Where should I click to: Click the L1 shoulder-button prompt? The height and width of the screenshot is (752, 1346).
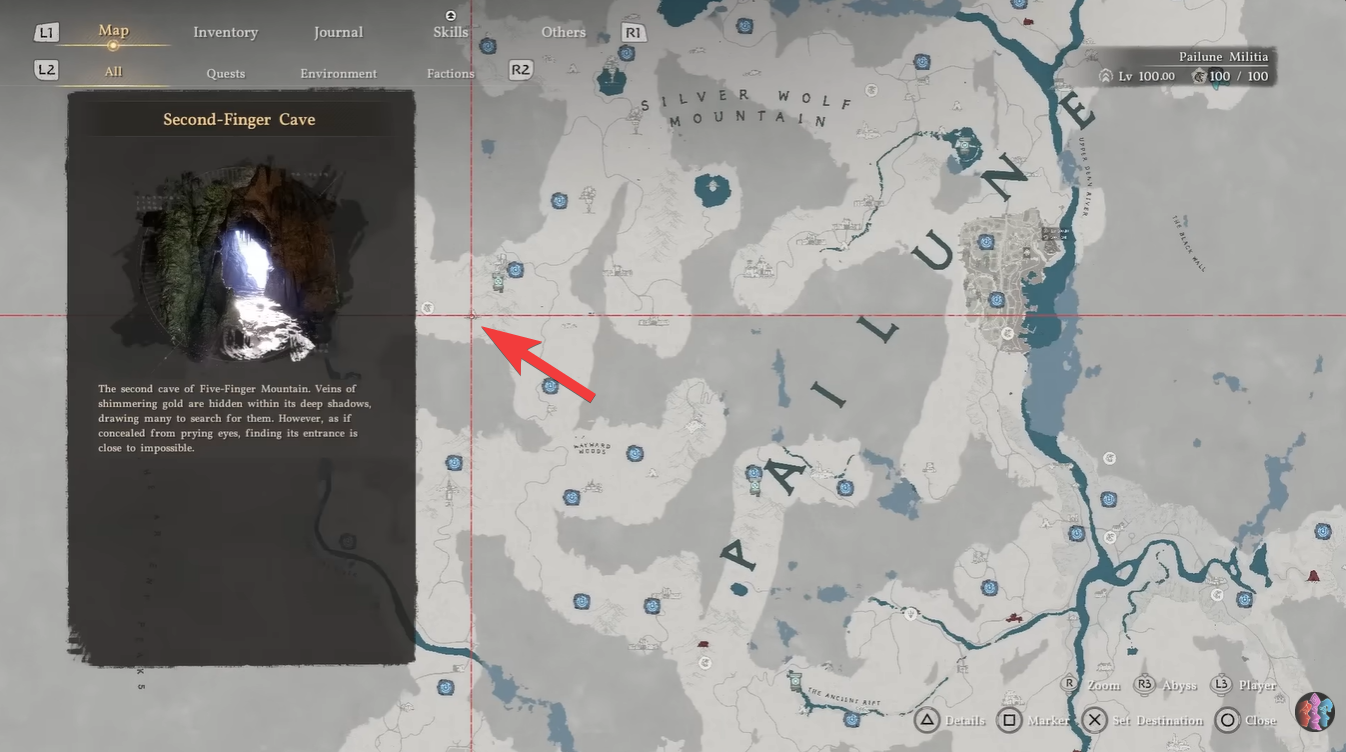45,31
